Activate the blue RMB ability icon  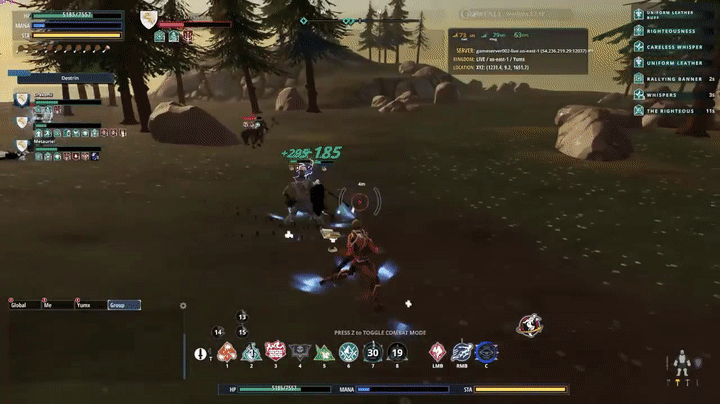click(x=462, y=352)
